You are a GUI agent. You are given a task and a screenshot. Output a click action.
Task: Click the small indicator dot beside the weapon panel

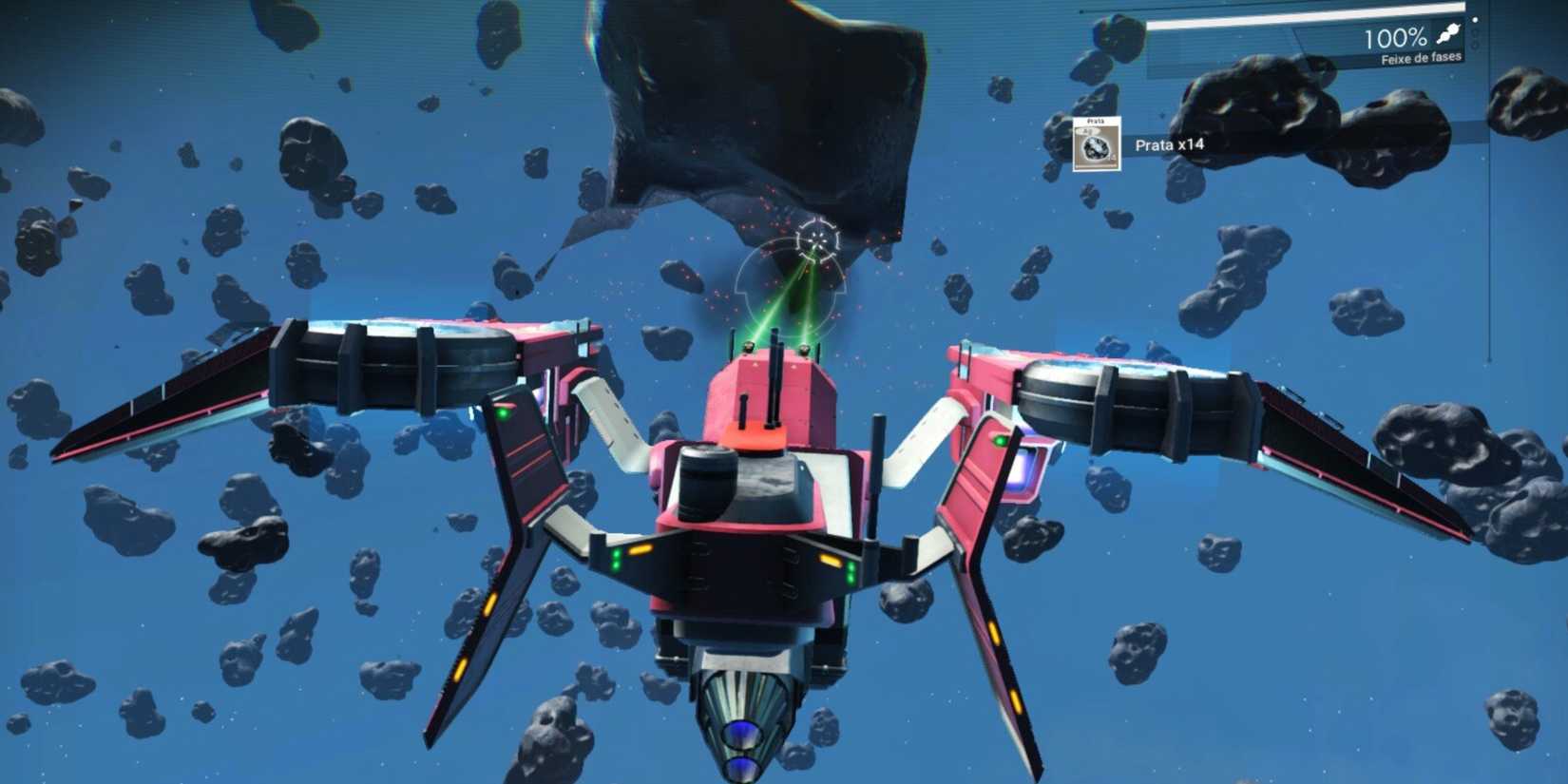click(x=1475, y=21)
